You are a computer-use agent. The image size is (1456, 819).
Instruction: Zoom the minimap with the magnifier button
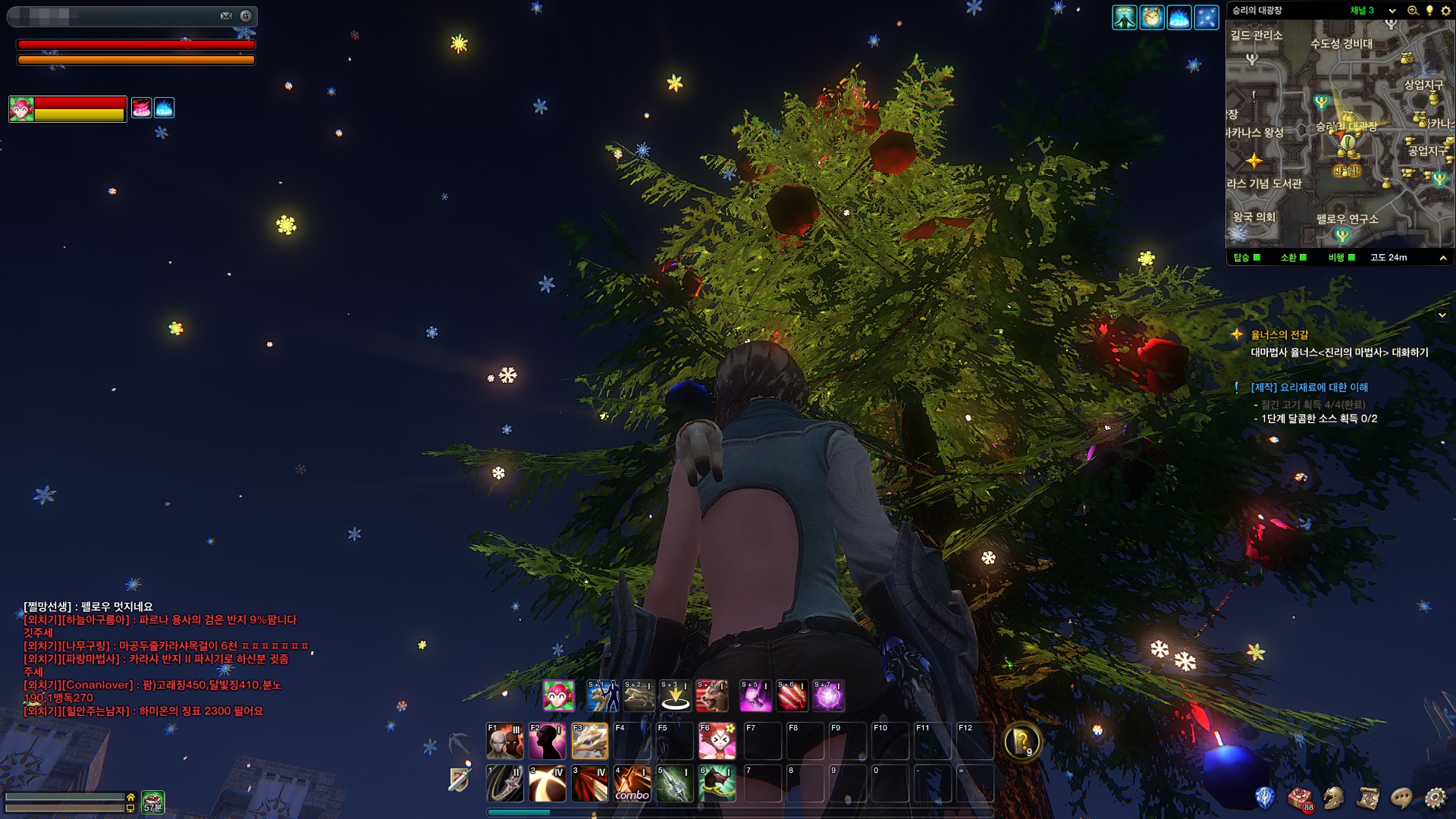coord(1413,11)
